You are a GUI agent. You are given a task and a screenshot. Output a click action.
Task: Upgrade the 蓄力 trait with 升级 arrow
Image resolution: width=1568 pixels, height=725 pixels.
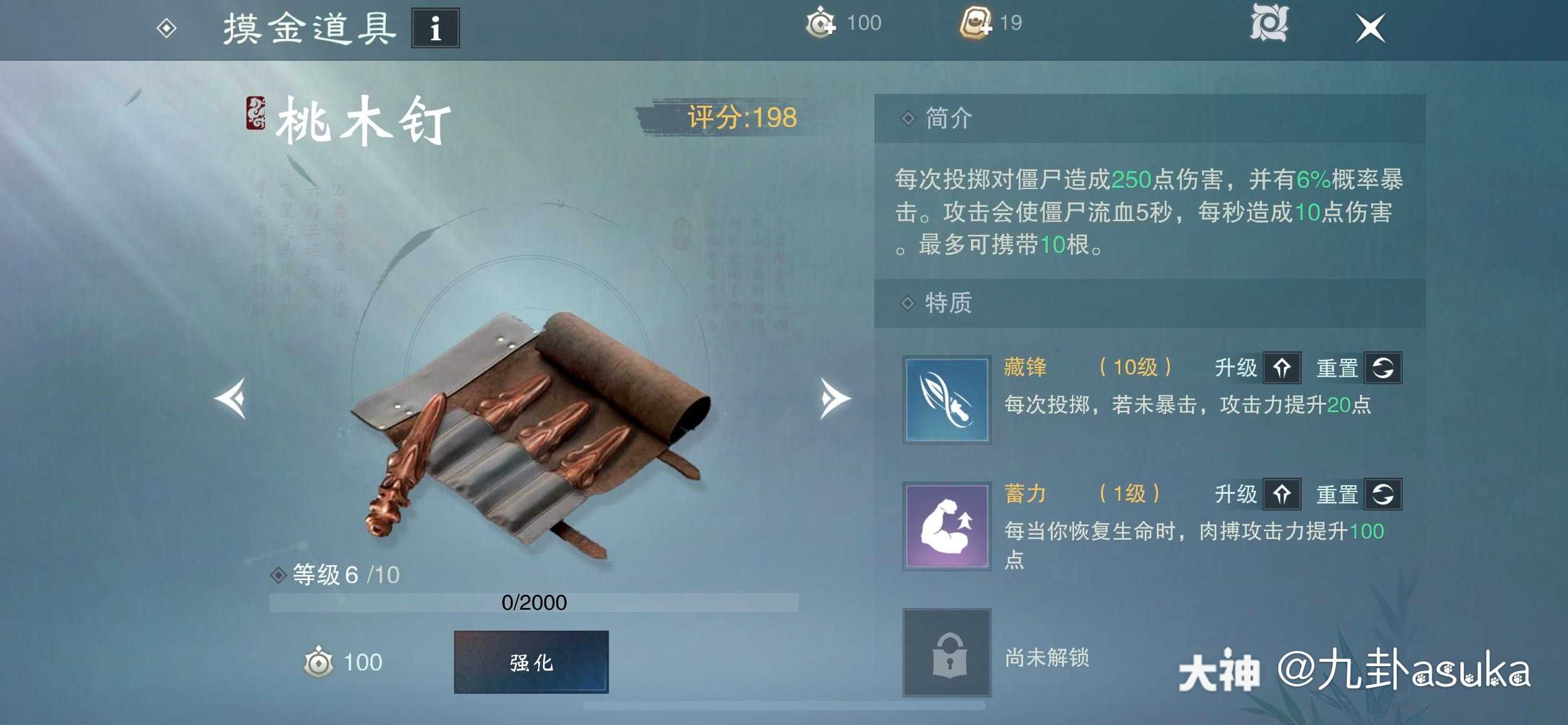(1283, 494)
